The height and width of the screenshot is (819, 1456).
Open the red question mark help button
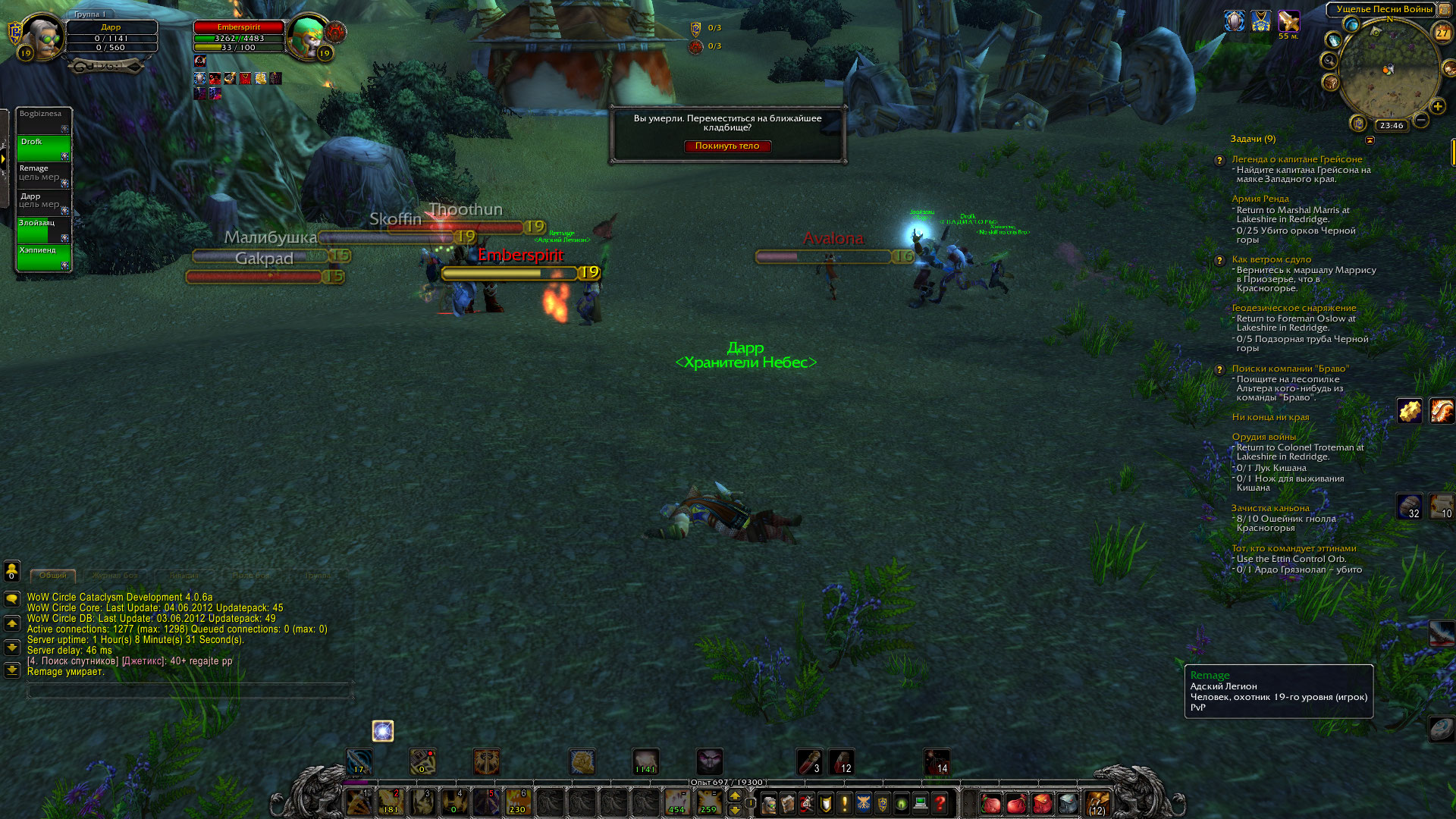(940, 803)
